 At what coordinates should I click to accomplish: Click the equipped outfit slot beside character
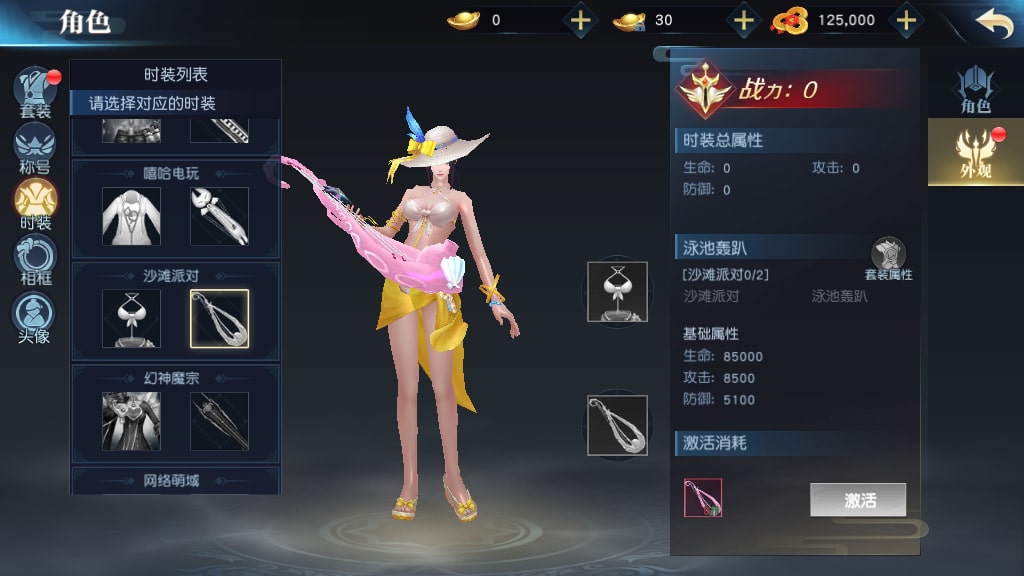617,291
